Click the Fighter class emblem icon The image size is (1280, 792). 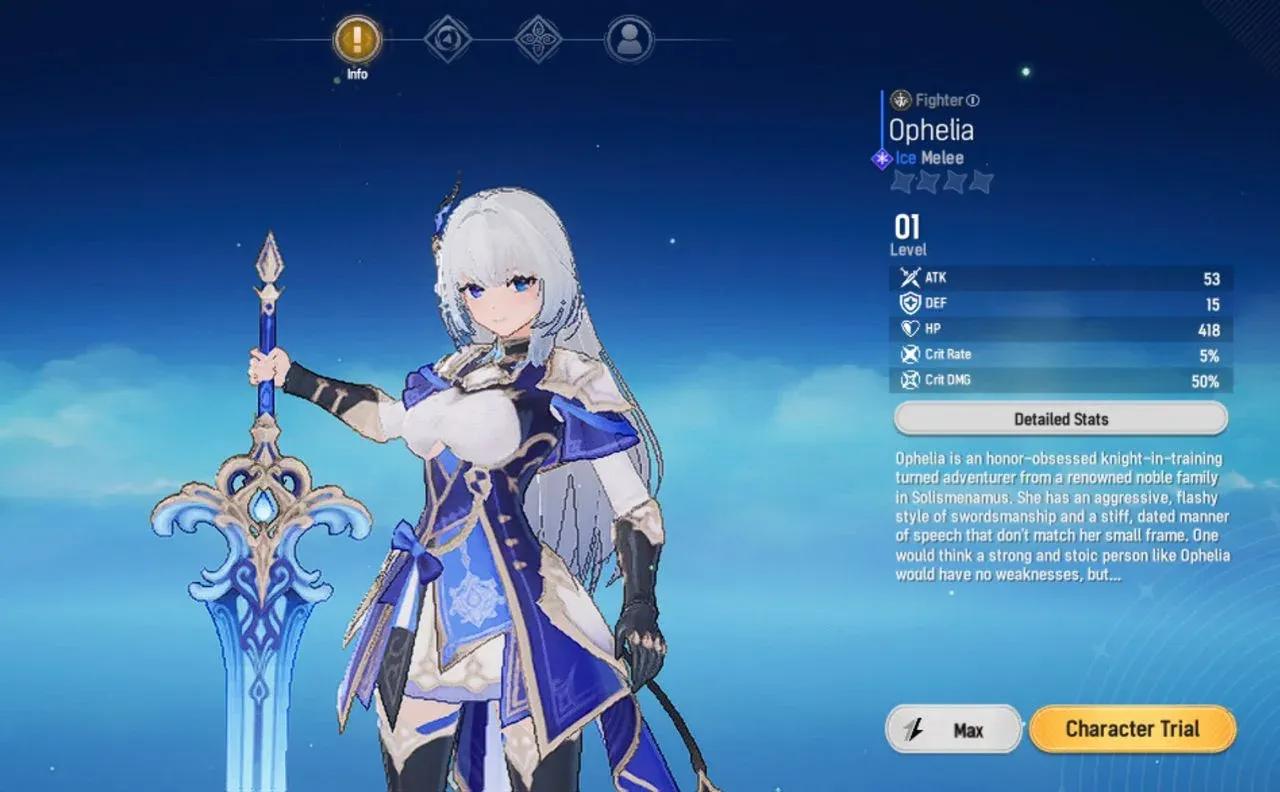coord(901,99)
